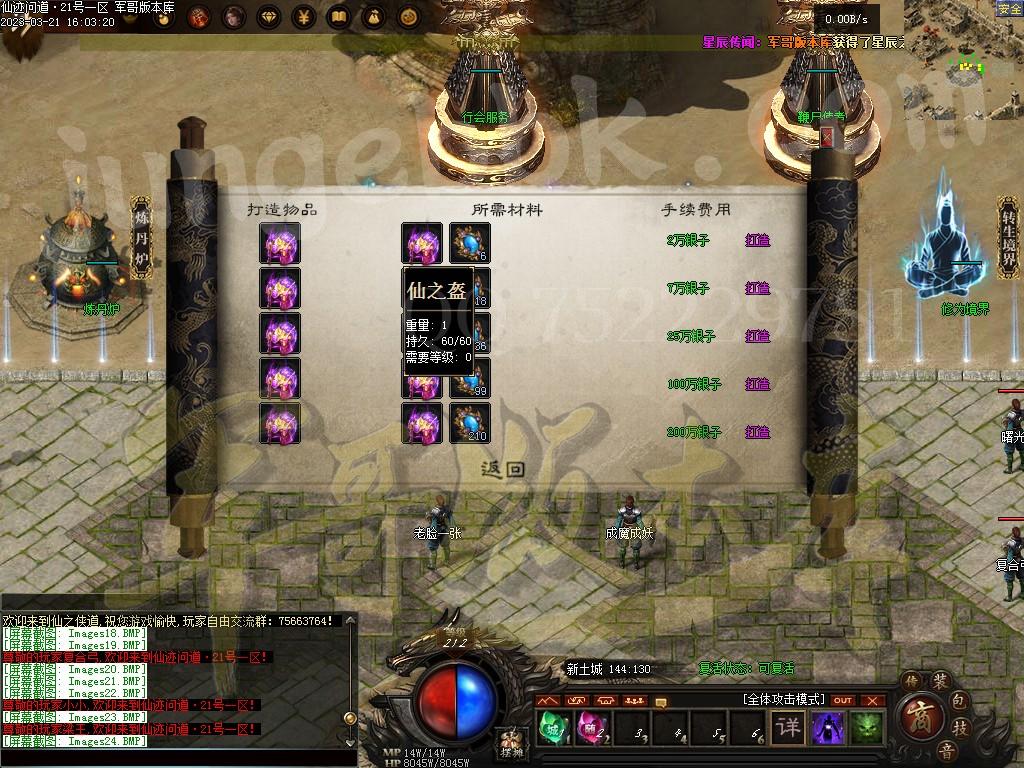
Task: Activate the purple figure skill icon
Action: pyautogui.click(x=828, y=727)
